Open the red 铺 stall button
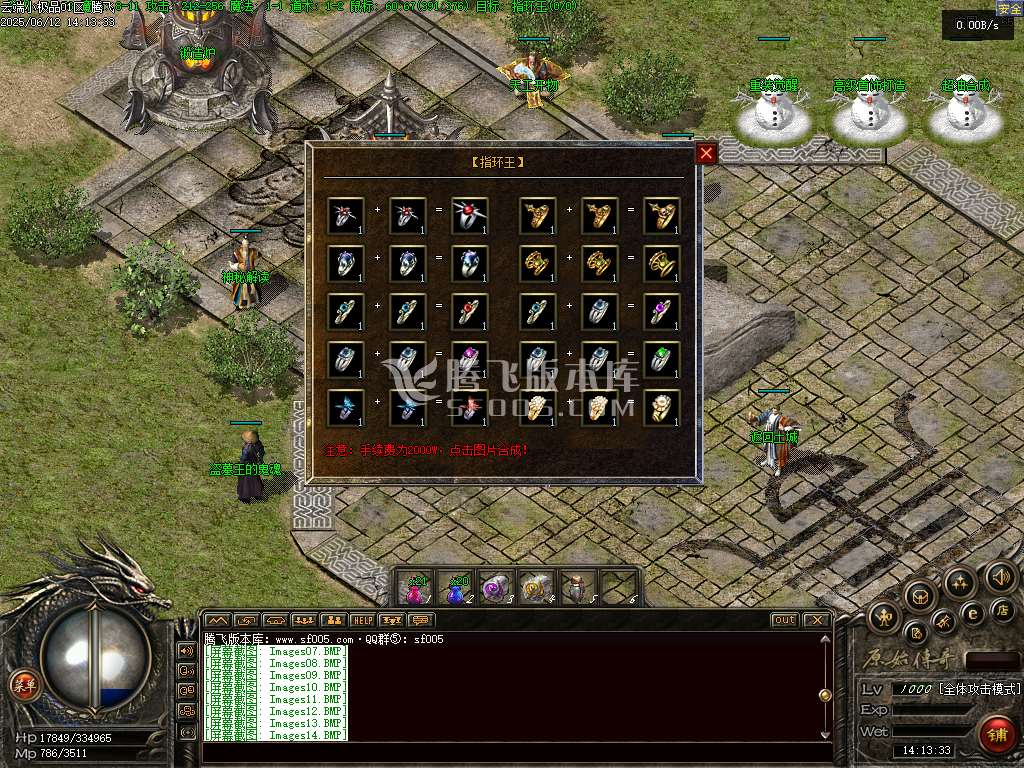Image resolution: width=1024 pixels, height=768 pixels. (996, 733)
